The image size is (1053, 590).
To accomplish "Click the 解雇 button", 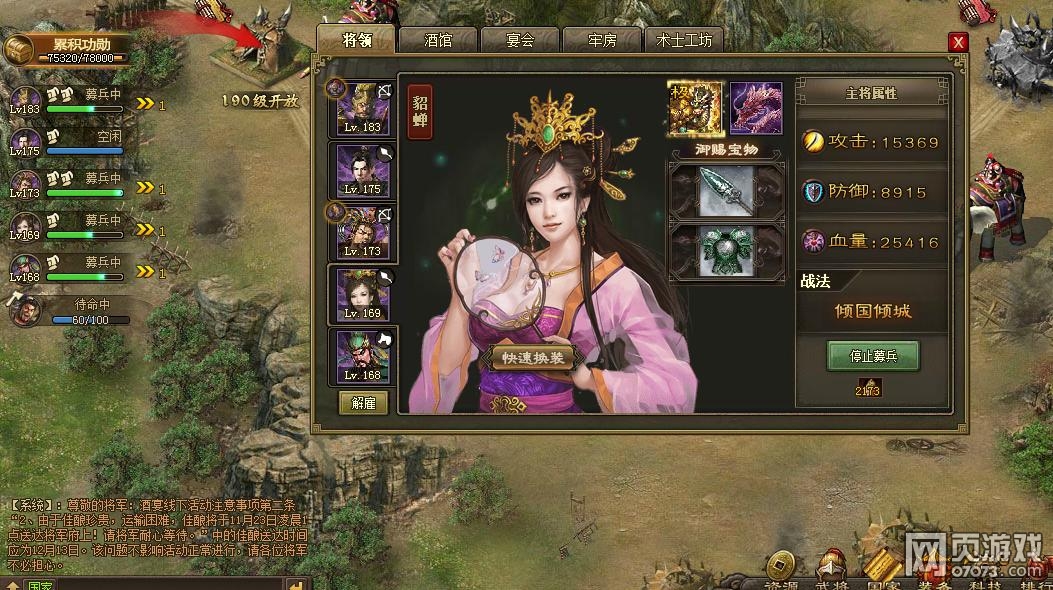I will click(362, 404).
